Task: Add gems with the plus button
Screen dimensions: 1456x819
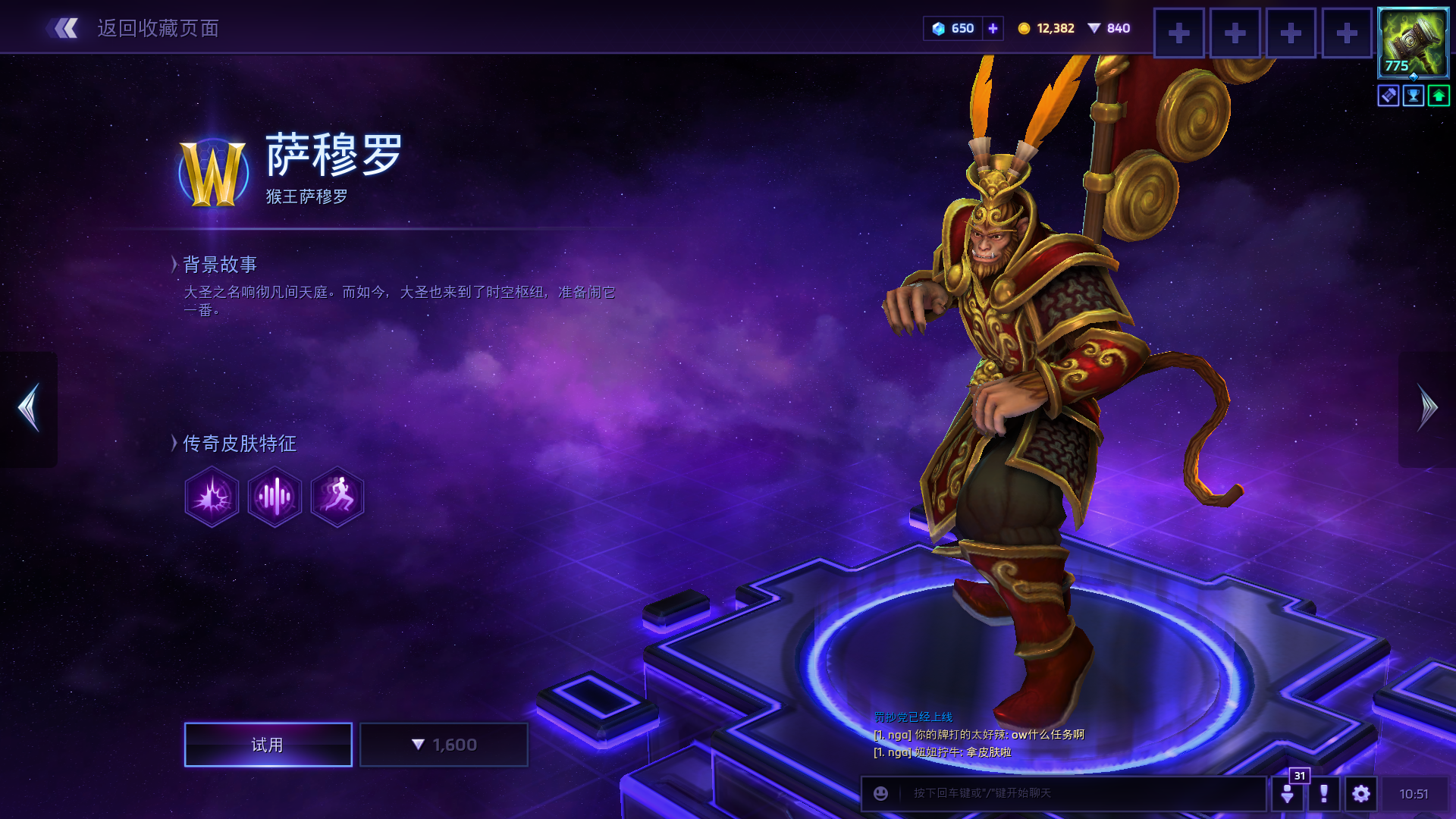Action: (x=993, y=29)
